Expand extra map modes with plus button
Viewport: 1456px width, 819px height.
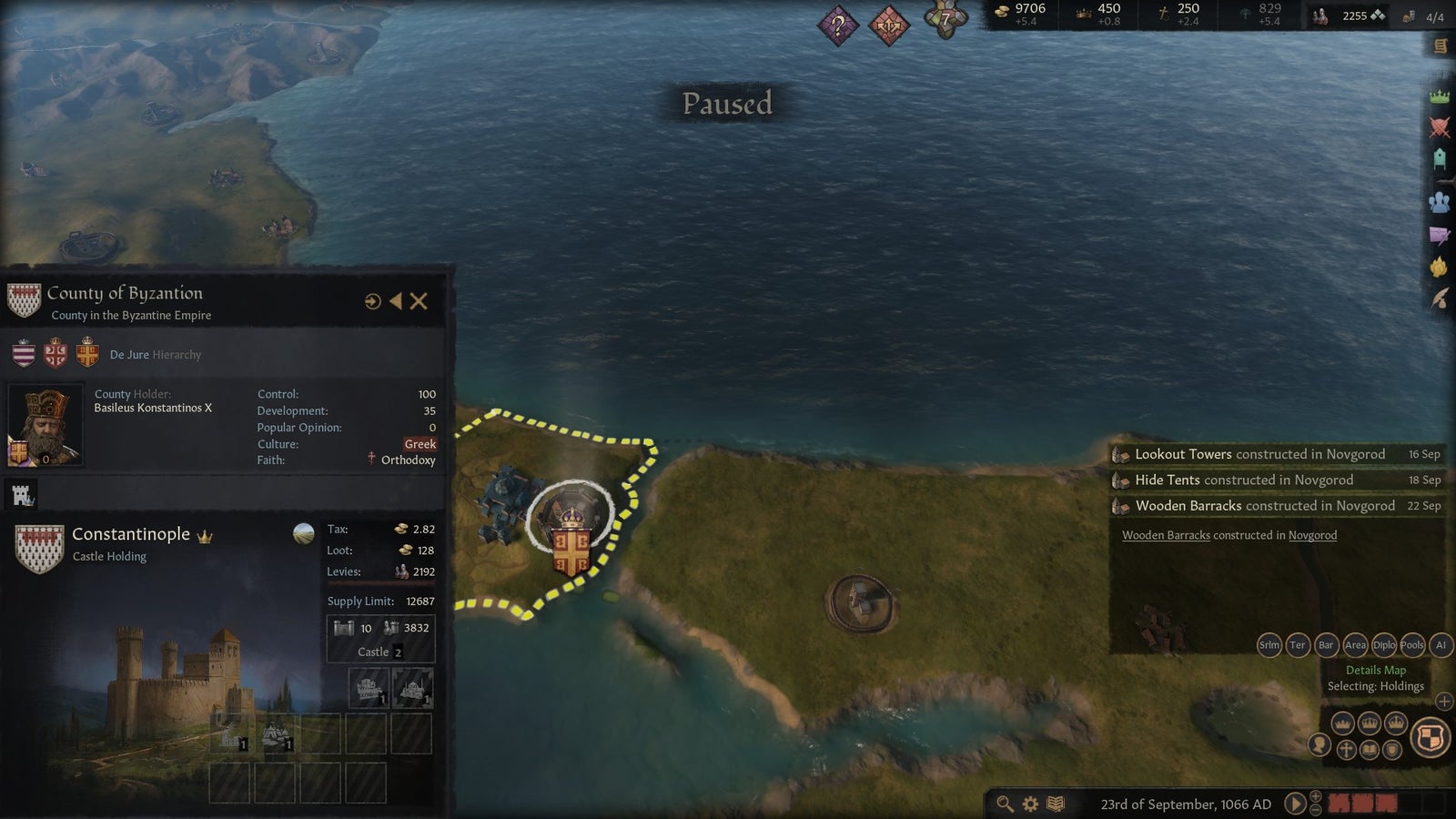1444,701
